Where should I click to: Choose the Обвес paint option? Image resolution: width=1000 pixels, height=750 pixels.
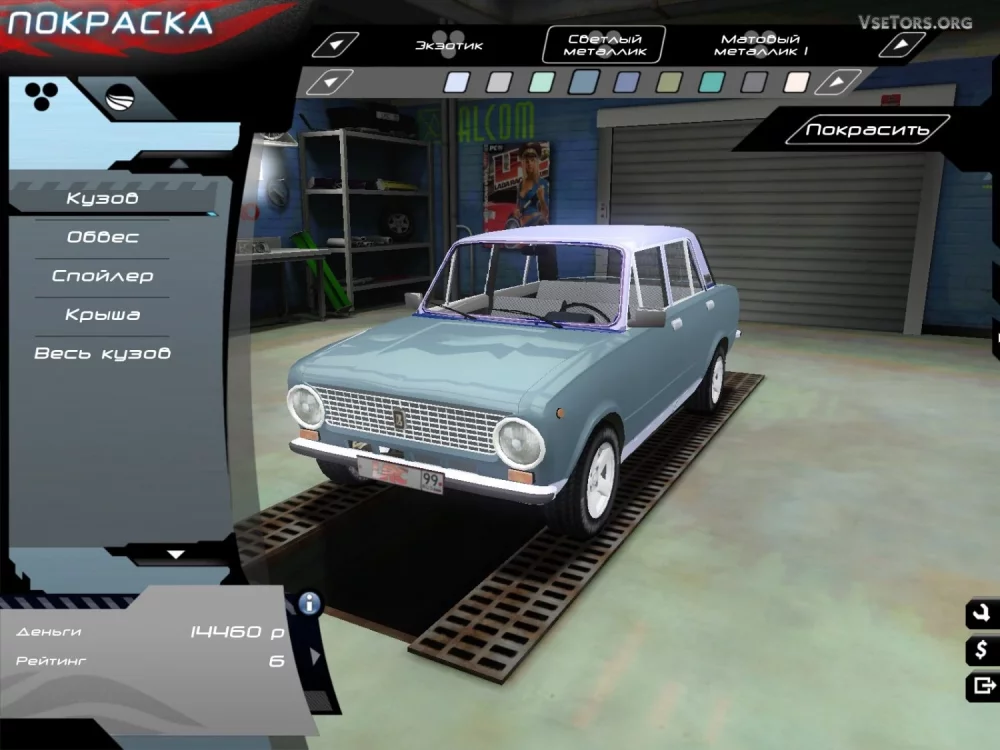coord(102,237)
